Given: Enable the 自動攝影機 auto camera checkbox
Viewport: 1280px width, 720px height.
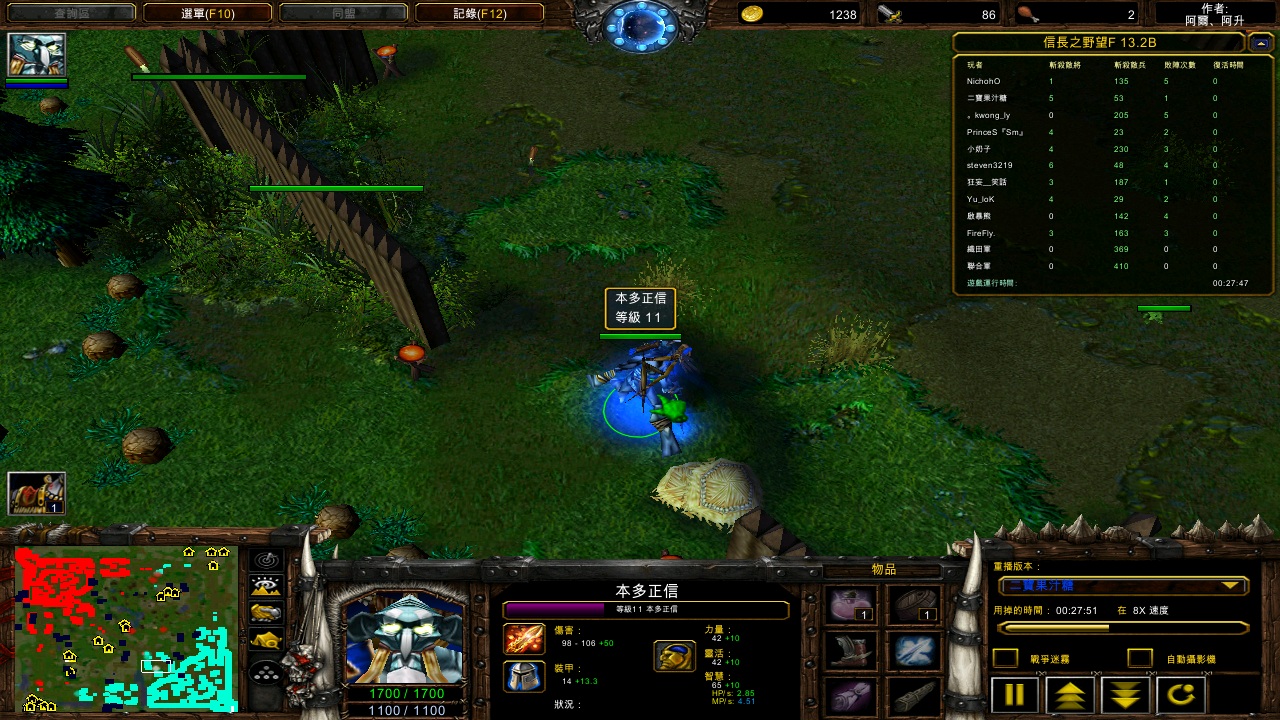Looking at the screenshot, I should coord(1139,658).
